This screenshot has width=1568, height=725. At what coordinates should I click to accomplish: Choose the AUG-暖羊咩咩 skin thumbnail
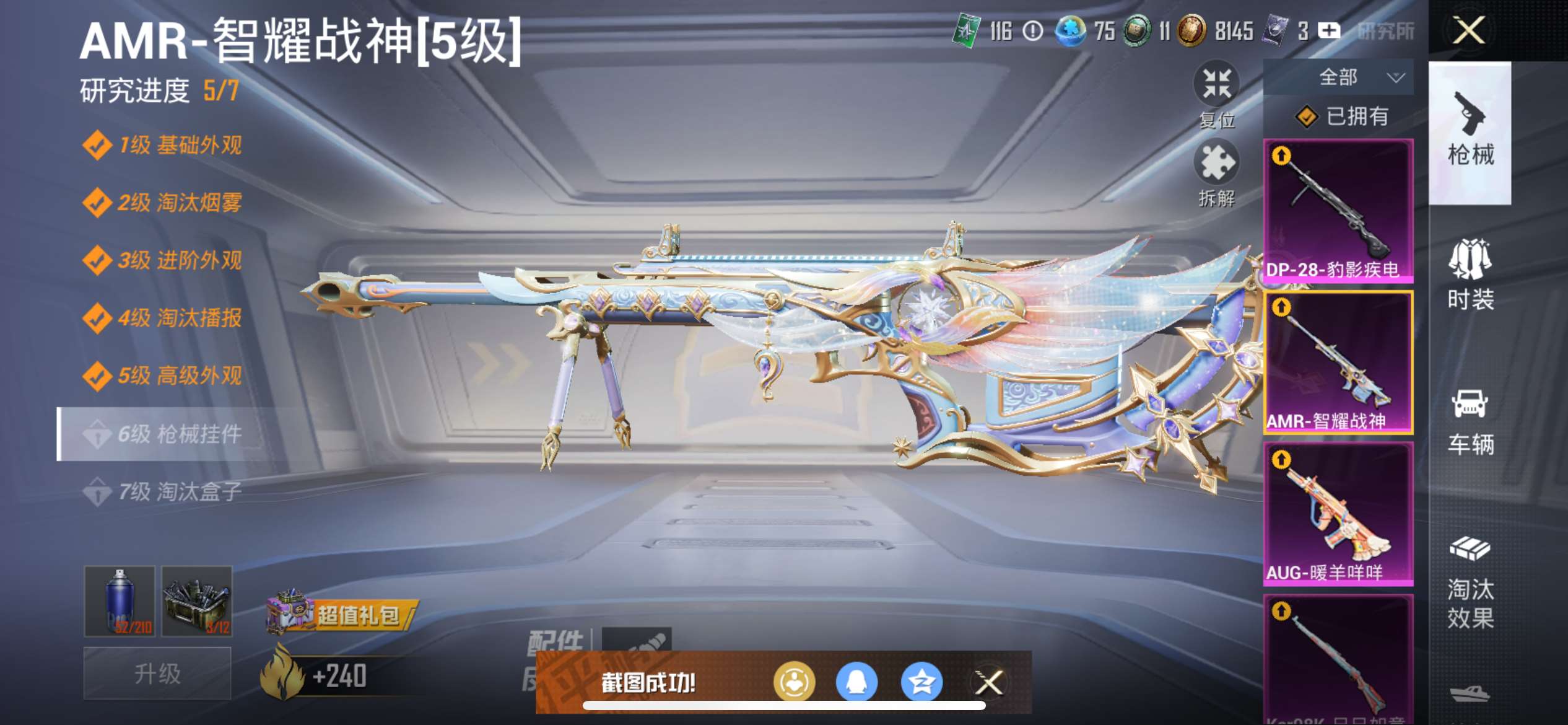tap(1338, 514)
